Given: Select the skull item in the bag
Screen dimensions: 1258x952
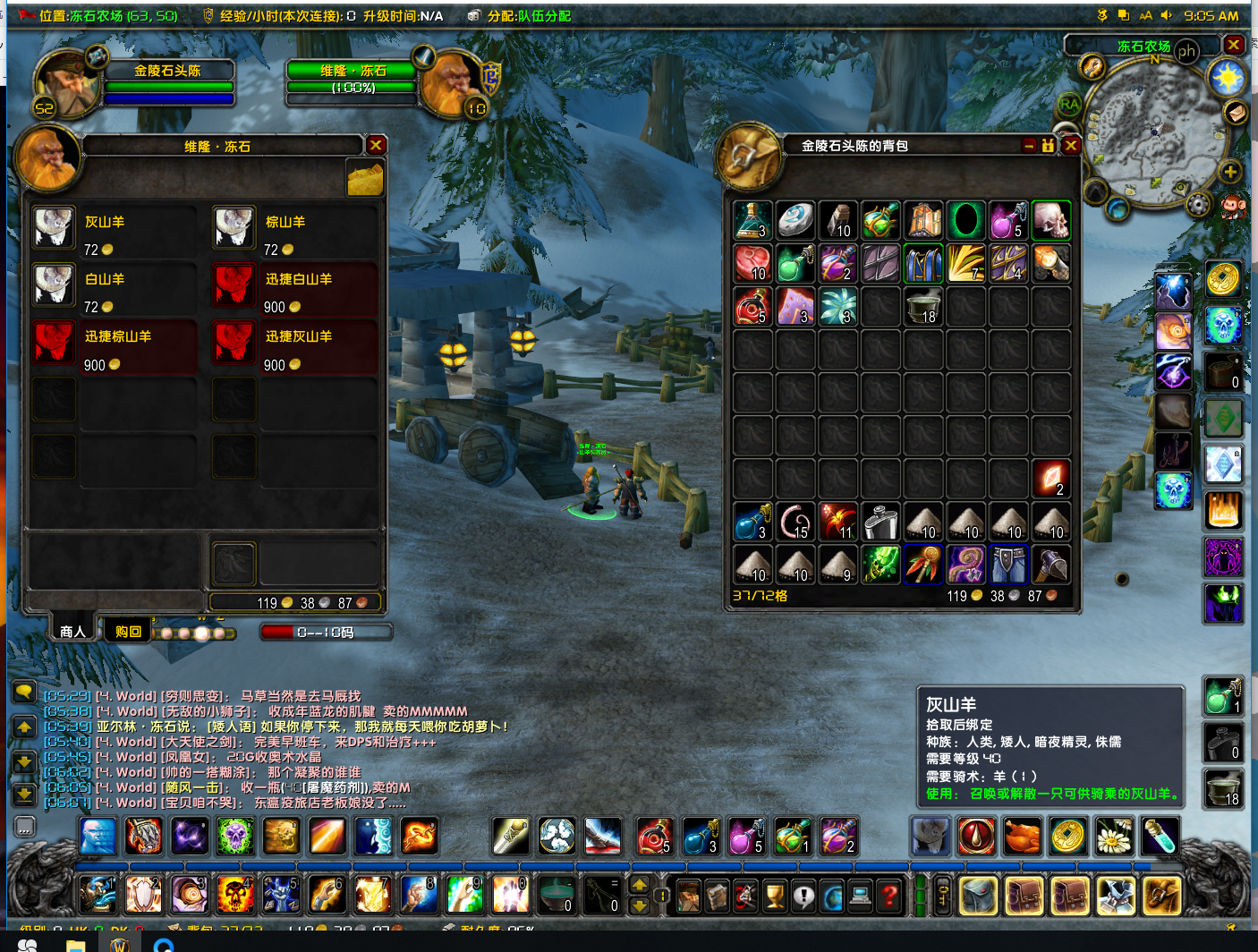Looking at the screenshot, I should tap(1051, 220).
